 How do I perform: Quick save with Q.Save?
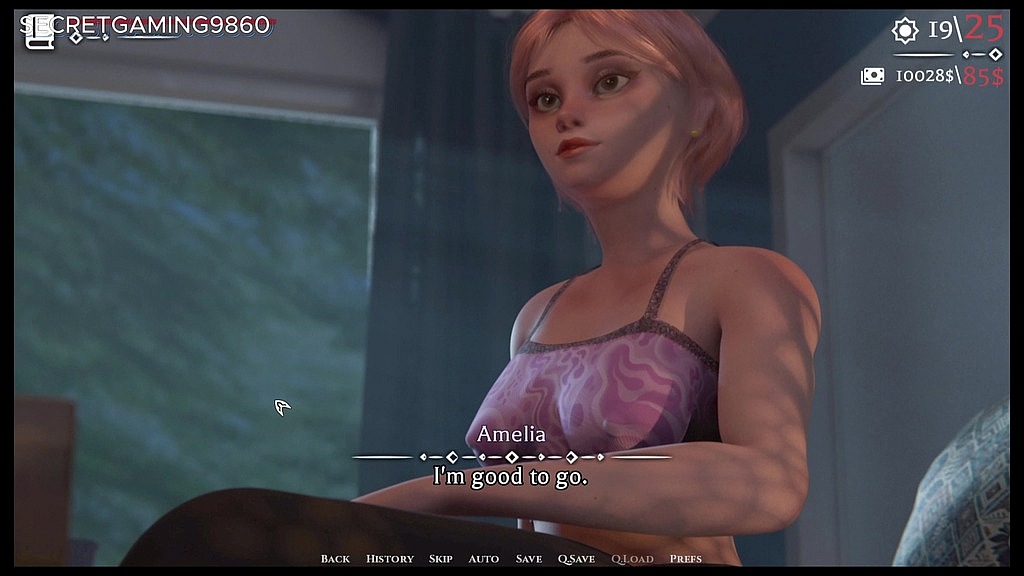click(576, 559)
